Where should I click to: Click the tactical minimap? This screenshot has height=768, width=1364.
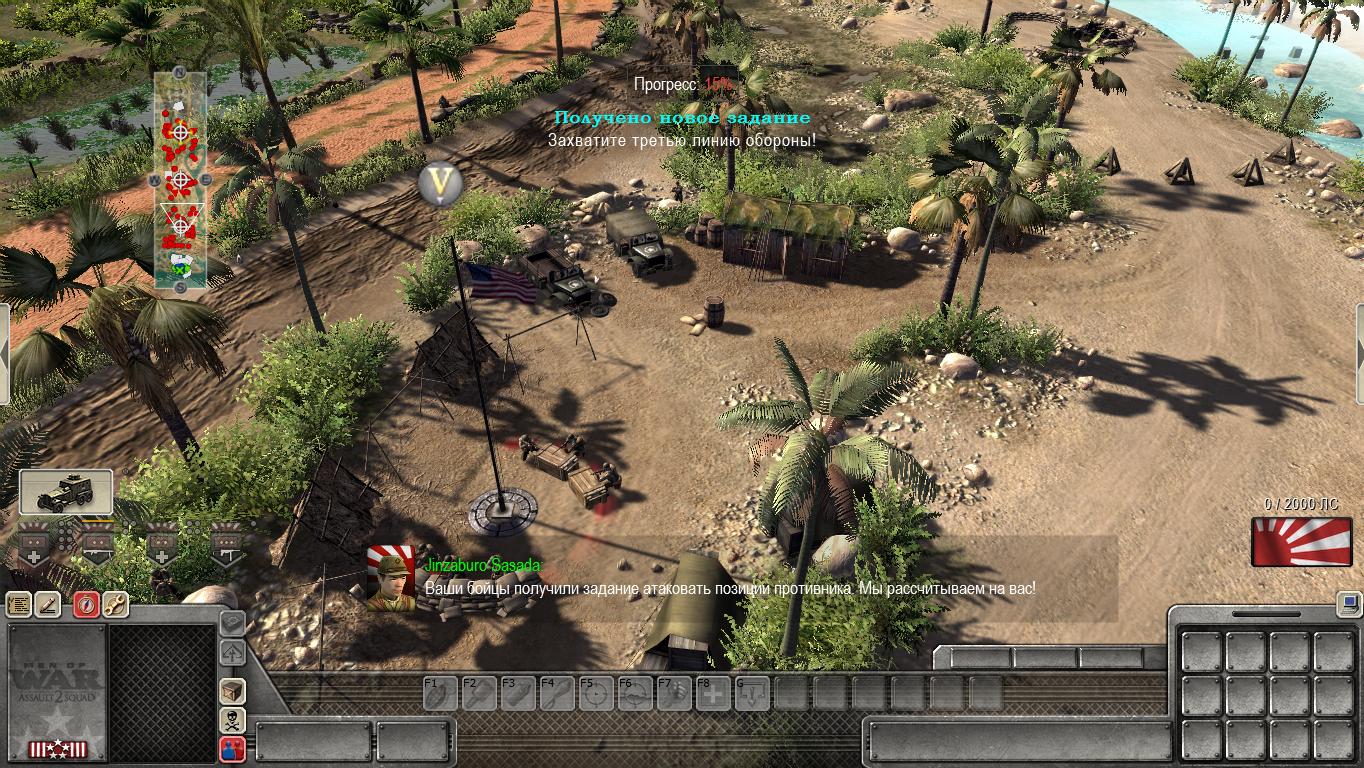pos(180,180)
